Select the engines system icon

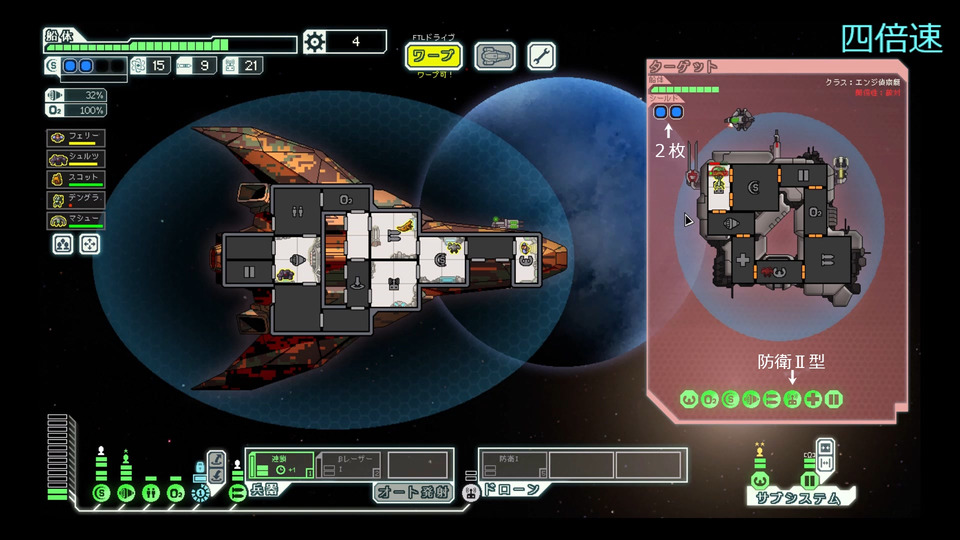click(125, 493)
